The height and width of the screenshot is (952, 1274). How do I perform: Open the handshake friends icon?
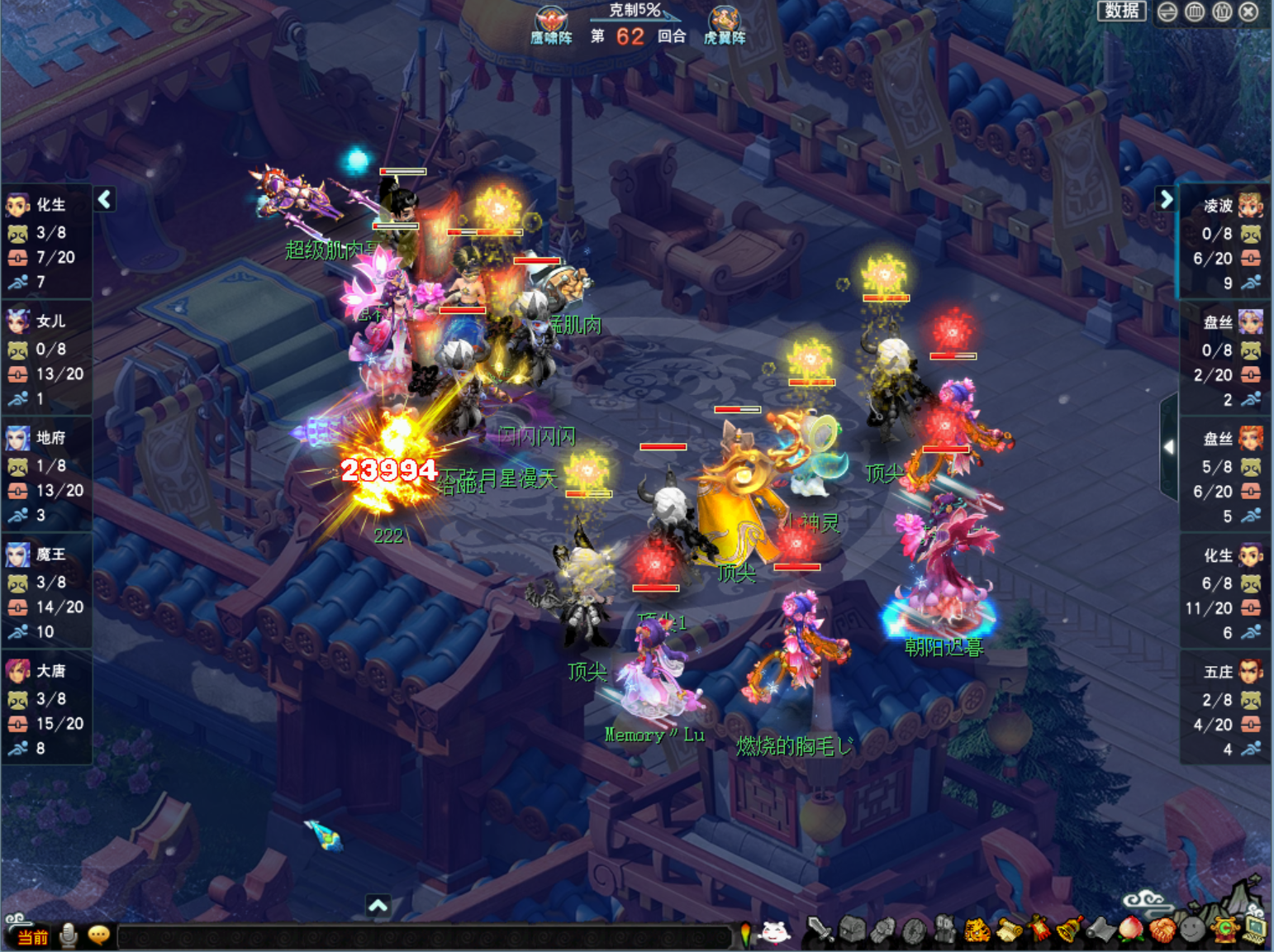click(1162, 931)
